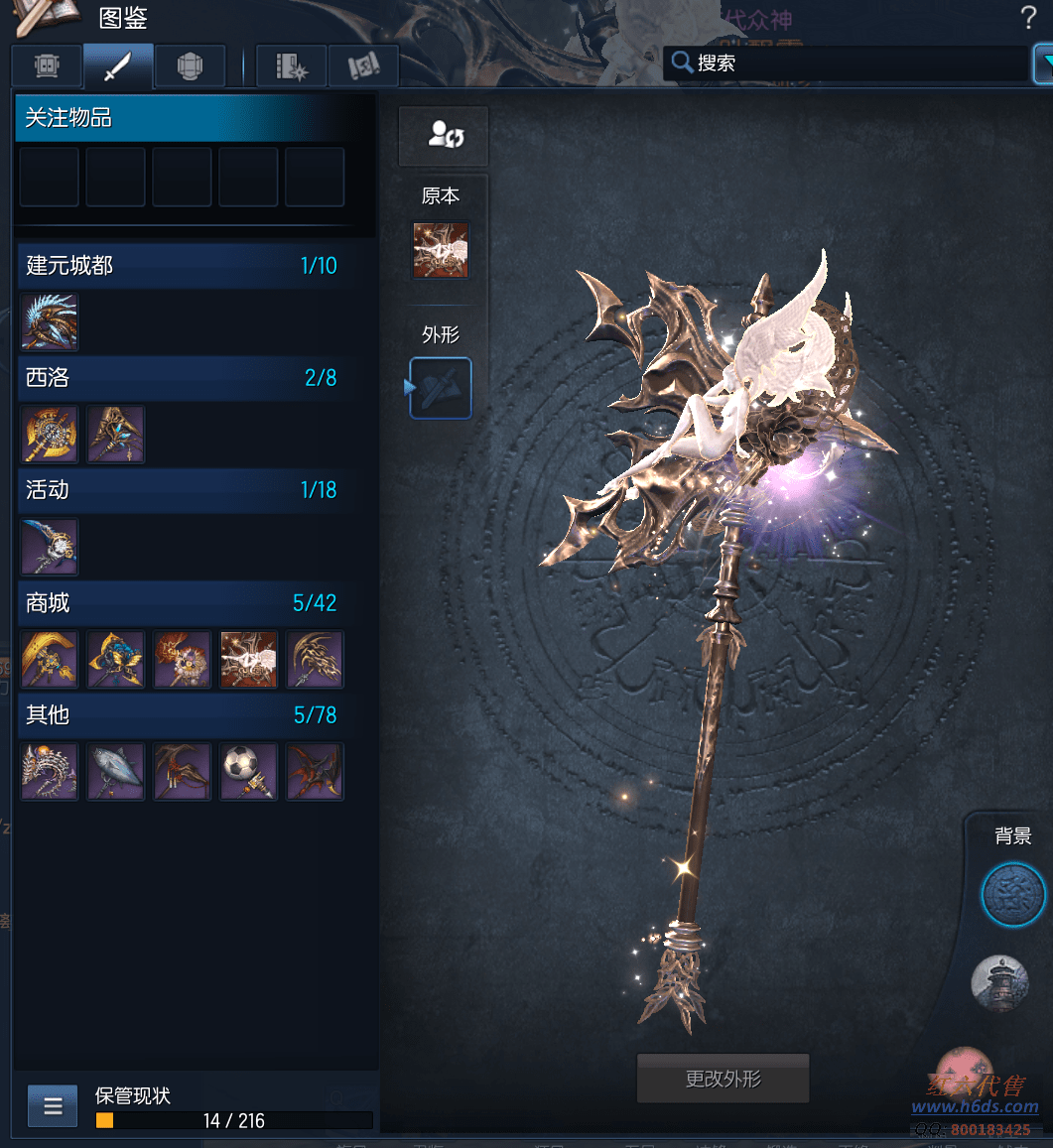
Task: Select the fish-shaped axe thumbnail
Action: coord(115,771)
